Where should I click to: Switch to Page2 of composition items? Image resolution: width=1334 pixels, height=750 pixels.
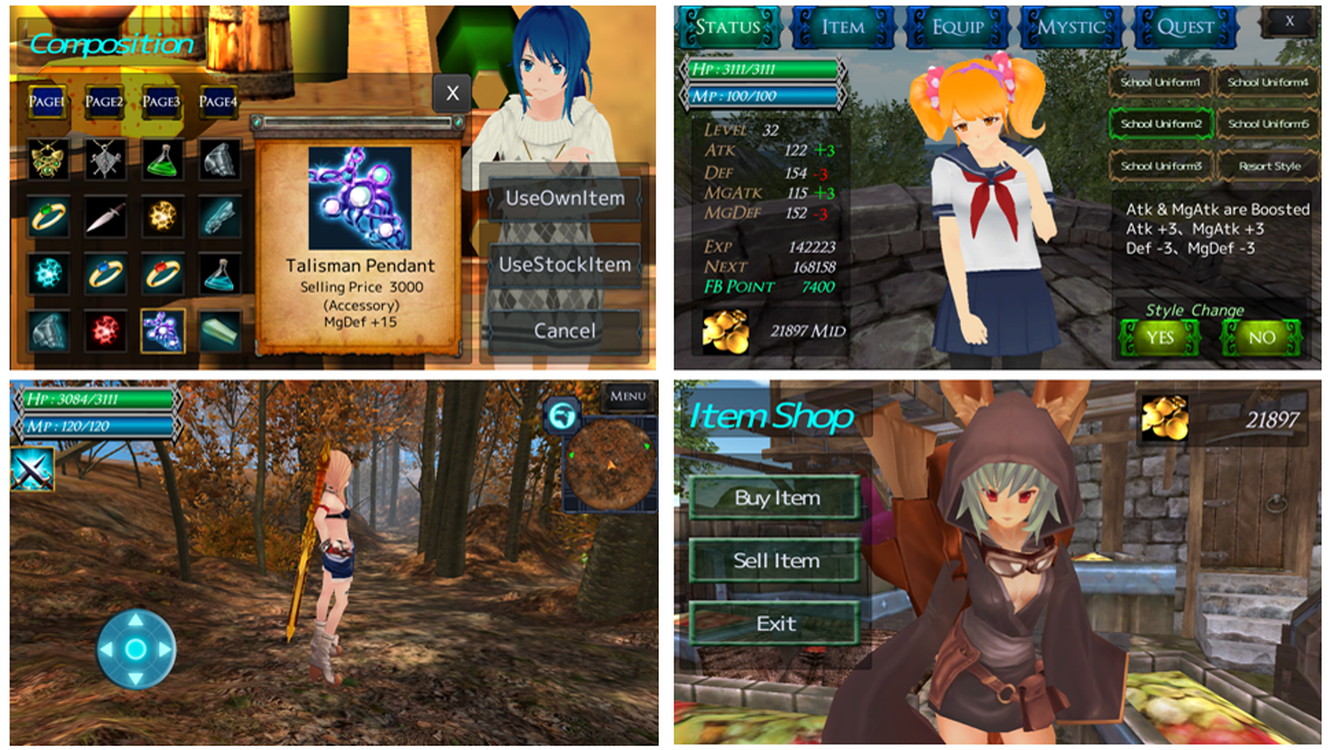click(x=104, y=101)
